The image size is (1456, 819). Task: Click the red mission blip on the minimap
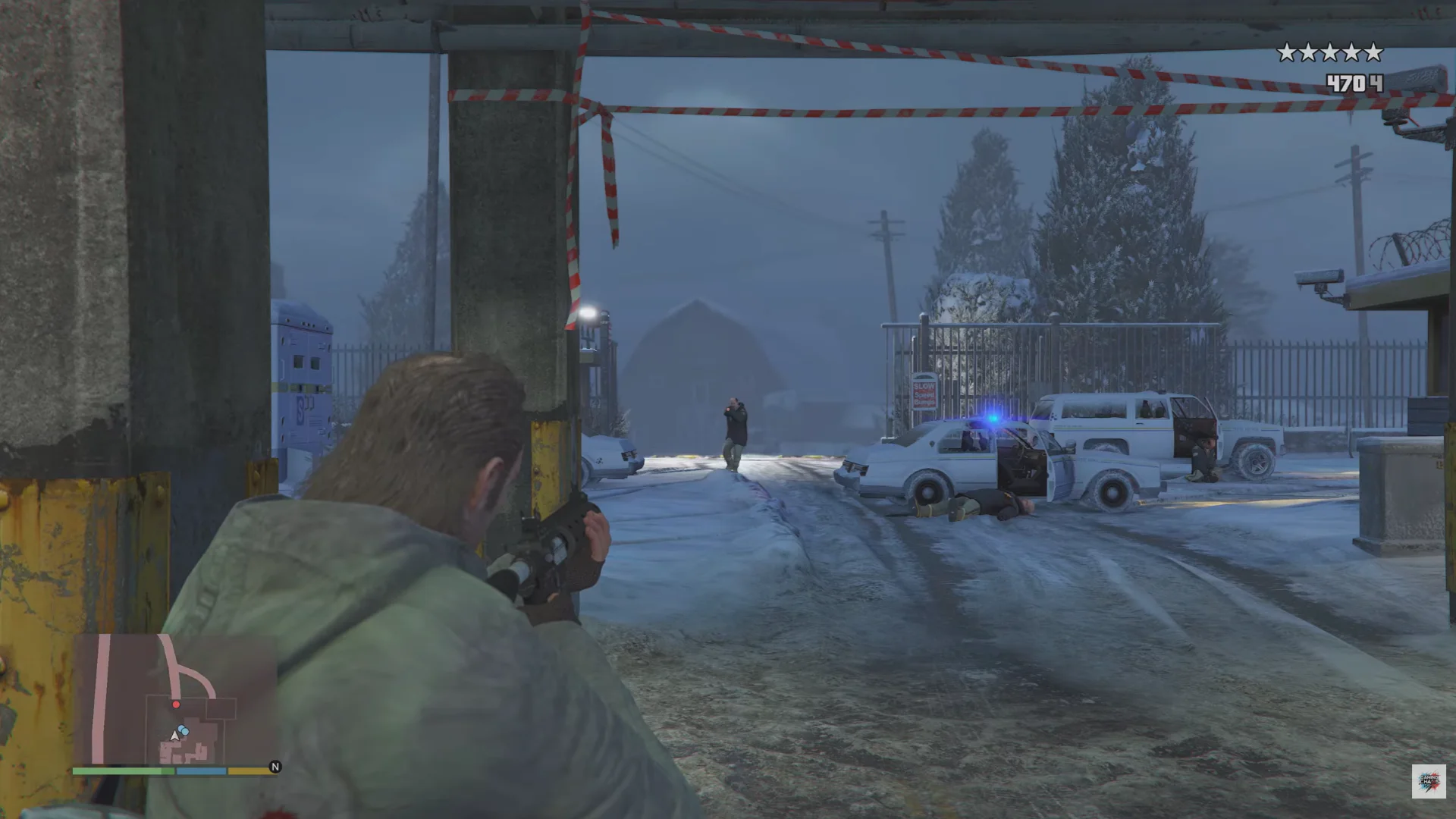[176, 704]
